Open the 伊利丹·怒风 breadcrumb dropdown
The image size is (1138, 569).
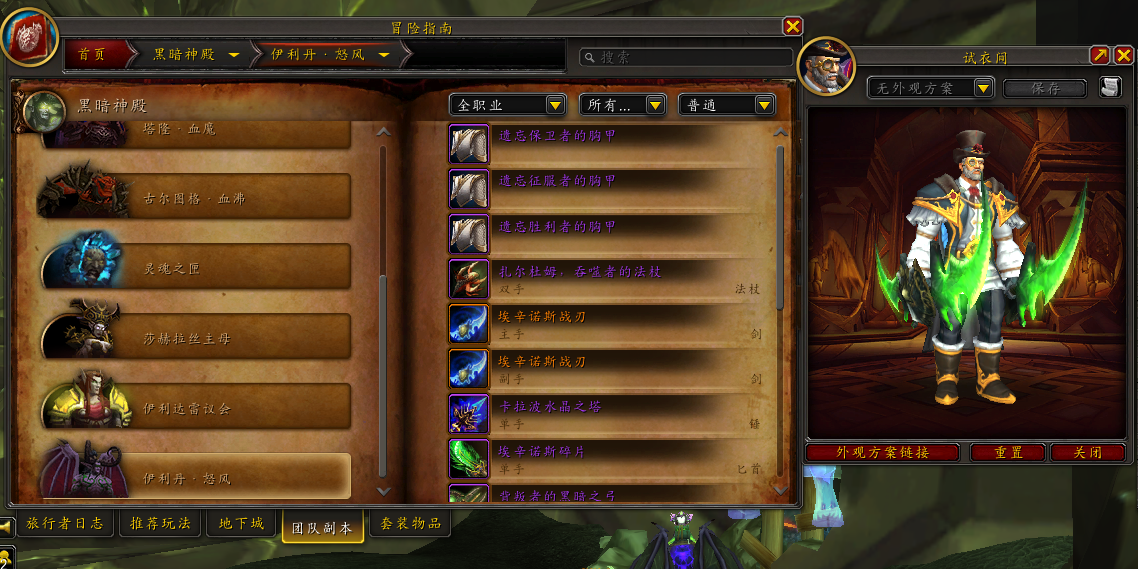click(x=383, y=55)
